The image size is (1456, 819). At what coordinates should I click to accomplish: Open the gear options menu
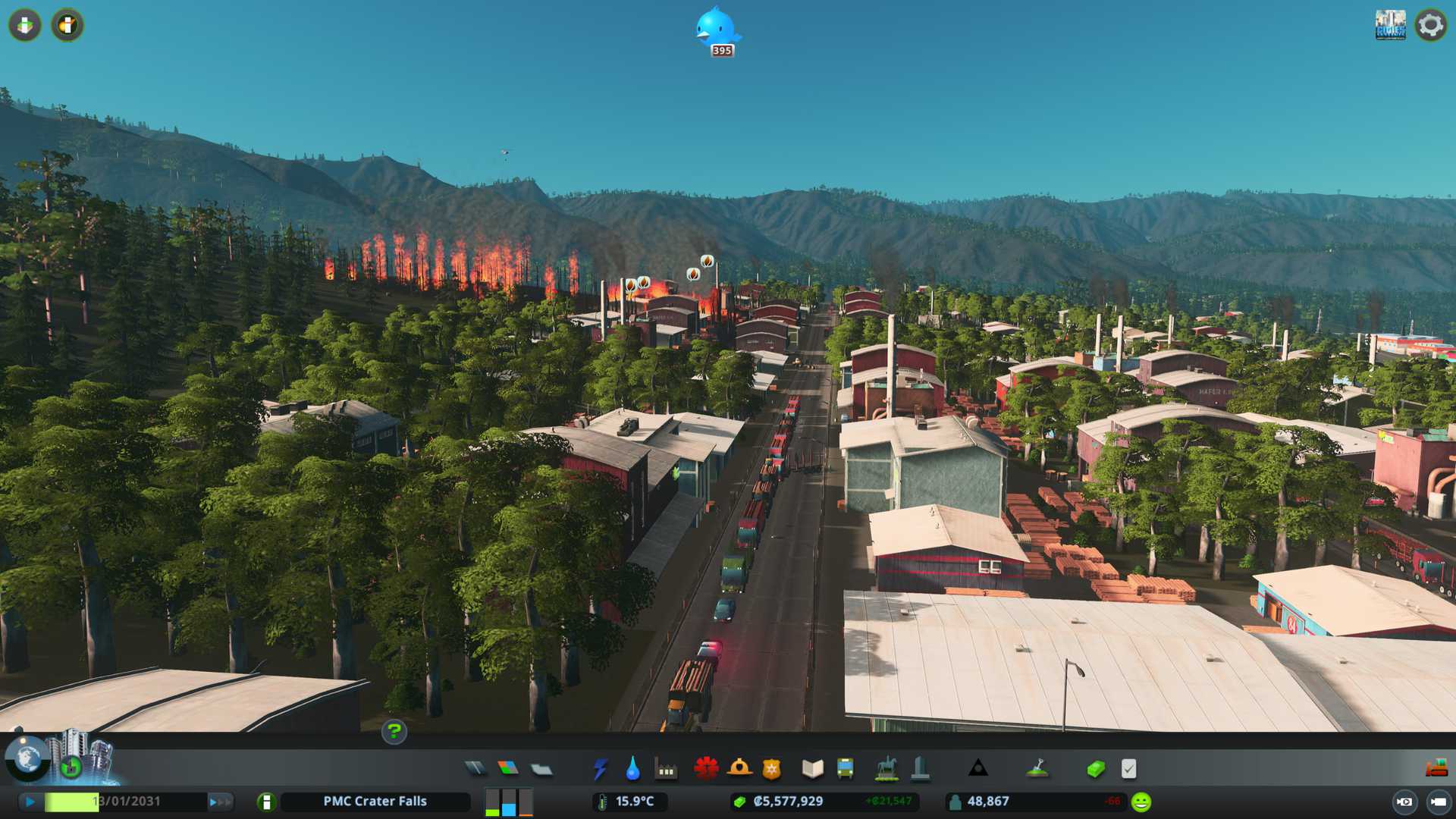pyautogui.click(x=1430, y=25)
